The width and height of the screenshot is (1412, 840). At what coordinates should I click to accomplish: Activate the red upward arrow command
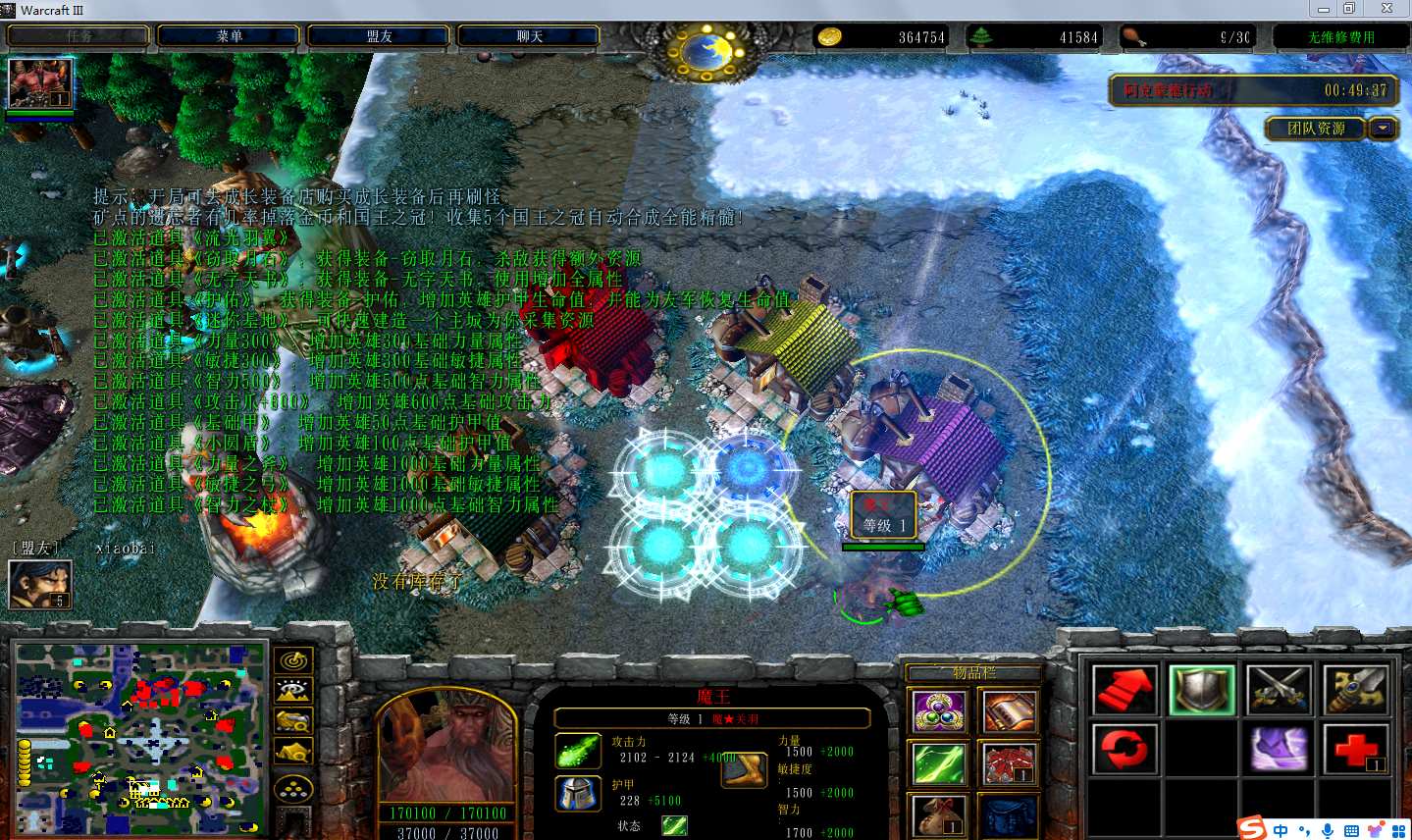click(x=1124, y=690)
